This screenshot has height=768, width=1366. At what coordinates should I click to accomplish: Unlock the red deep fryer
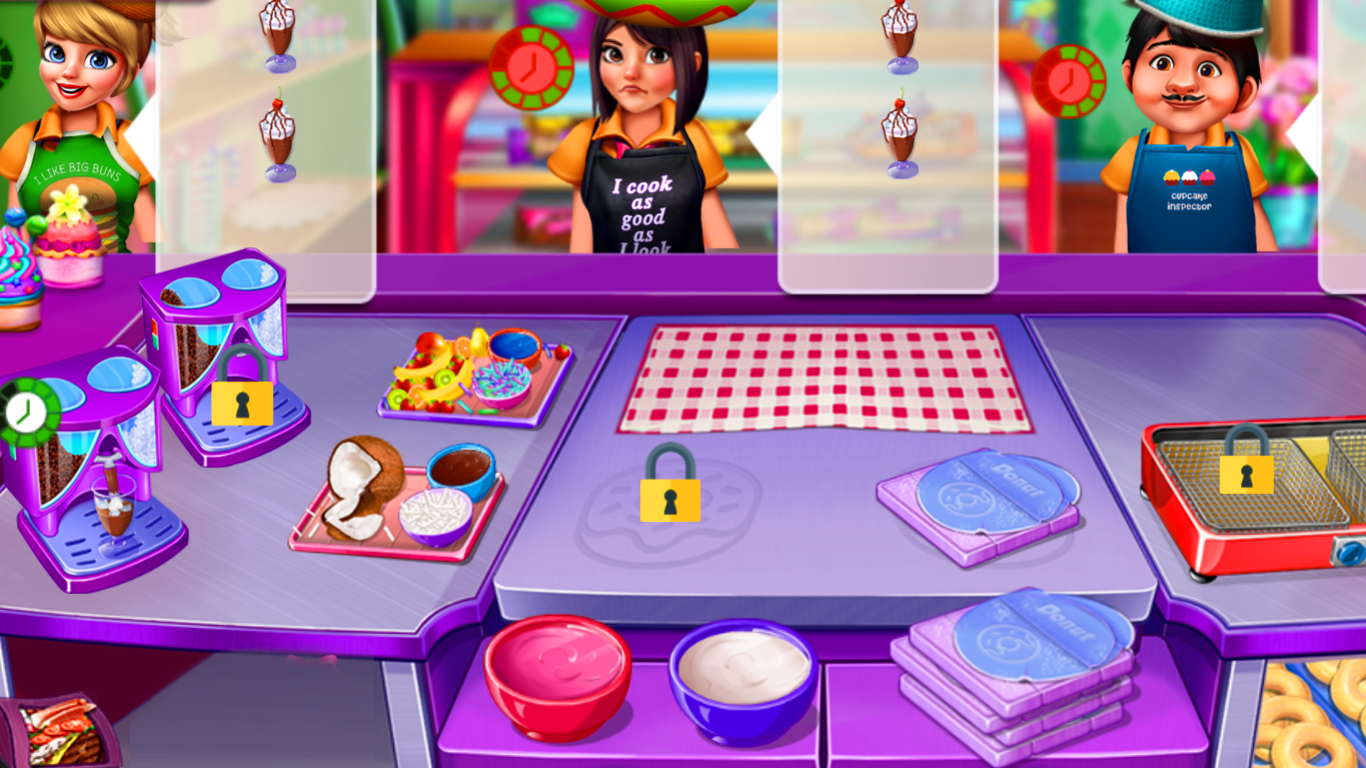(1244, 474)
